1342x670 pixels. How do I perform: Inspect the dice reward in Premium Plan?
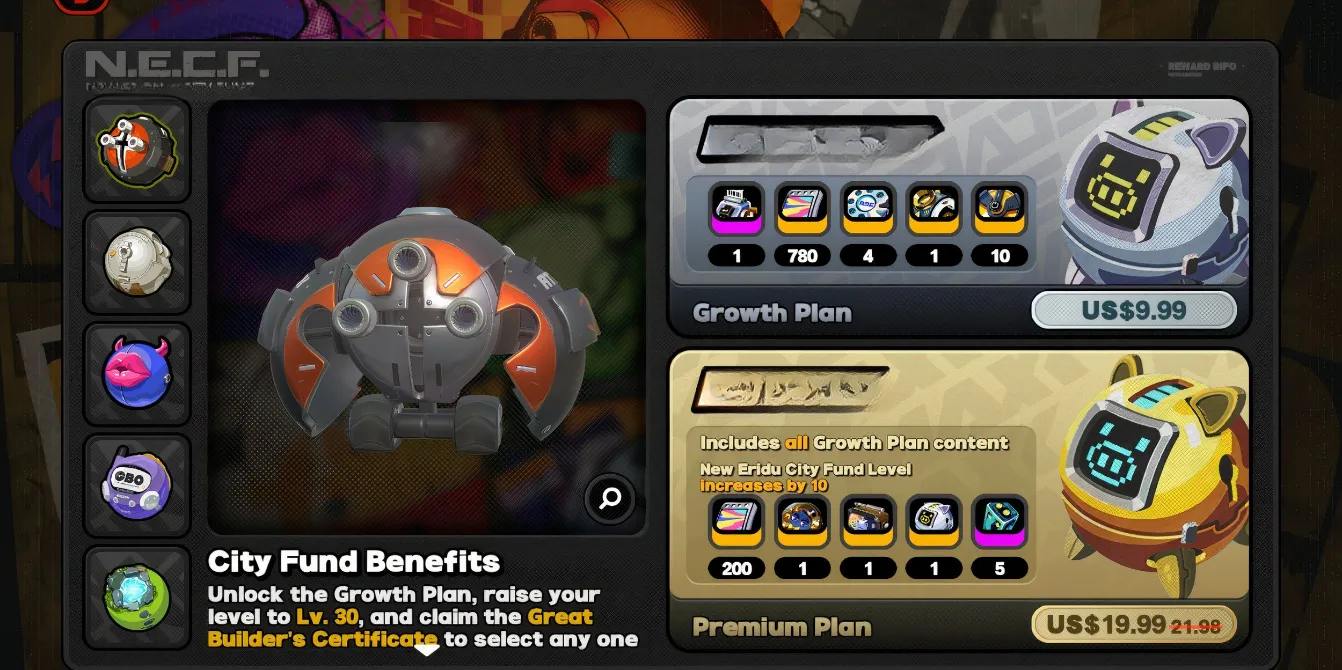tap(1000, 521)
